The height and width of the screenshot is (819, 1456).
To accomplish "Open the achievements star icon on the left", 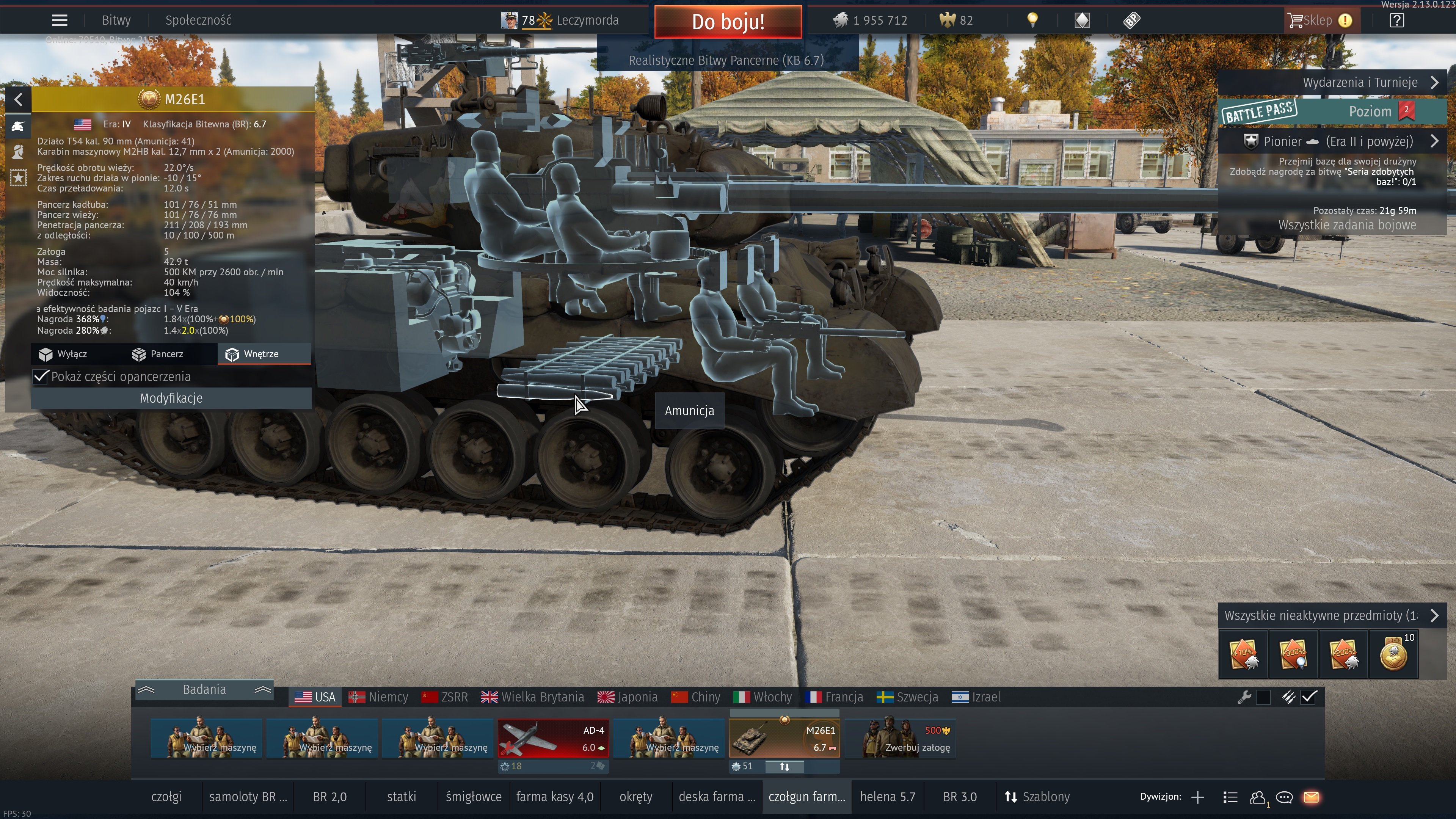I will click(x=19, y=177).
